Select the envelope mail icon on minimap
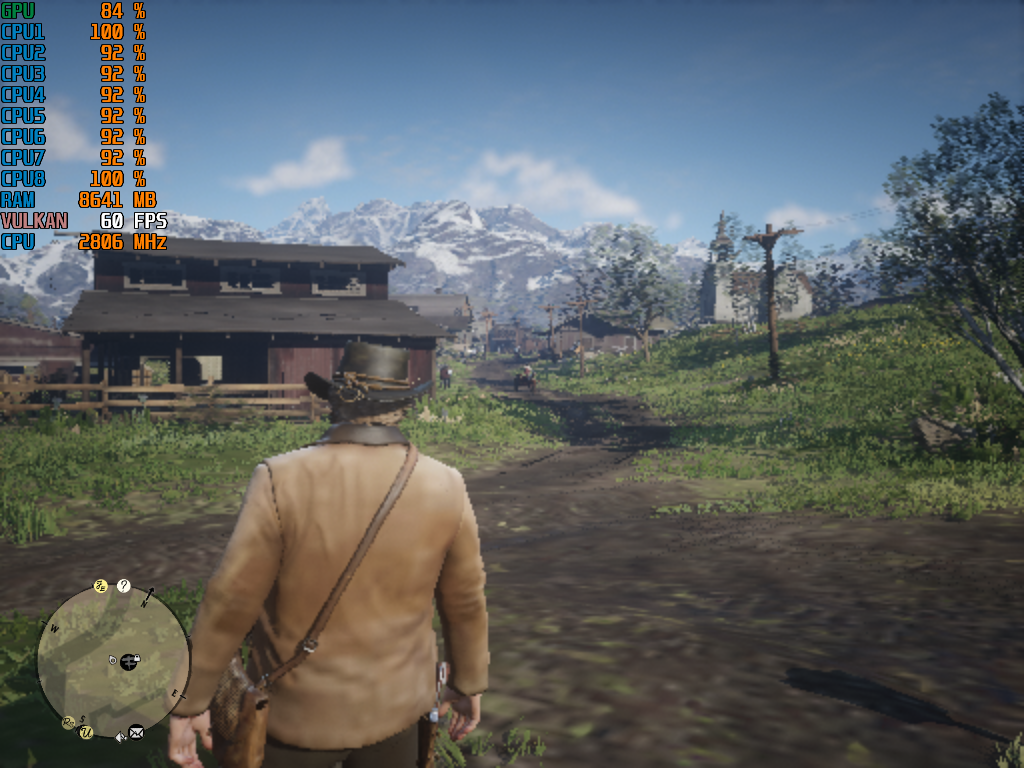This screenshot has height=768, width=1024. [136, 732]
